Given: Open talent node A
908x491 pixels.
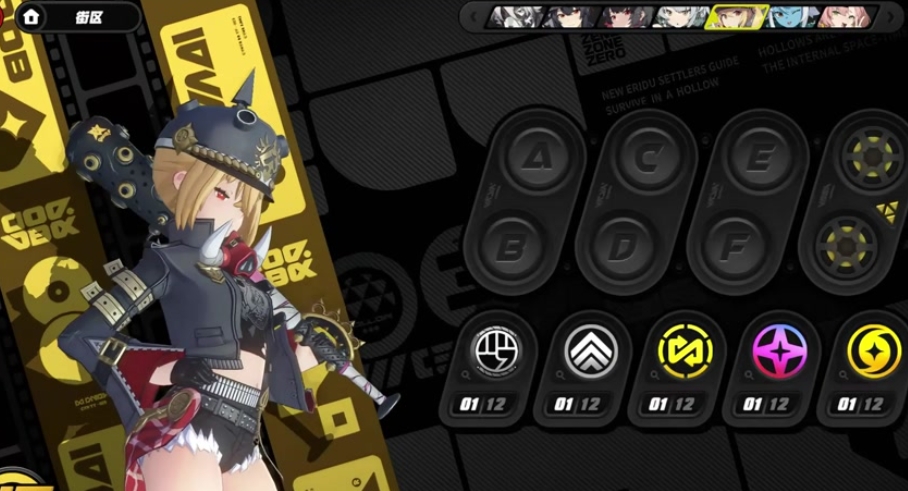Looking at the screenshot, I should tap(538, 157).
